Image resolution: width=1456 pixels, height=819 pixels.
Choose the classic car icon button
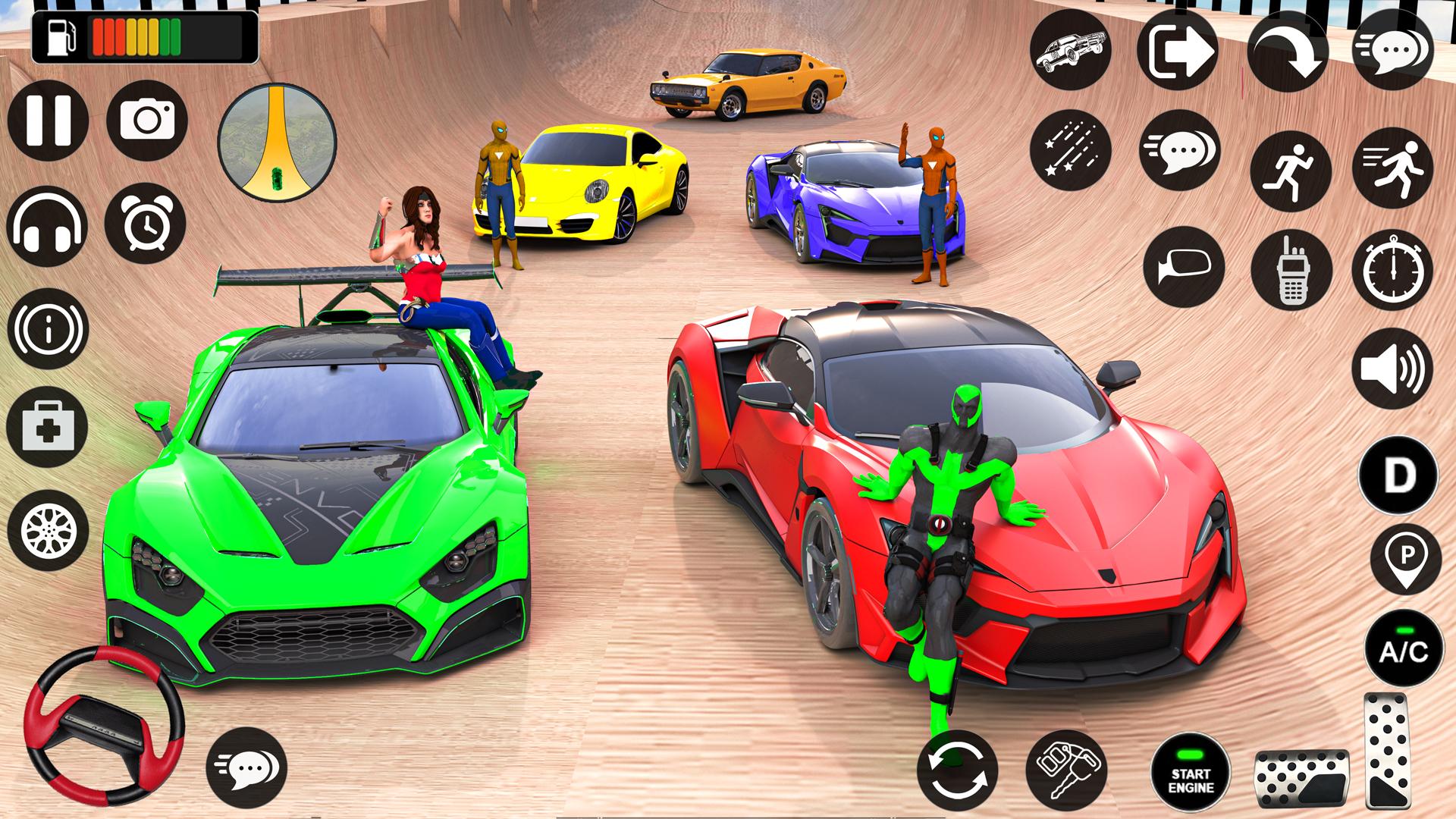coord(1070,51)
